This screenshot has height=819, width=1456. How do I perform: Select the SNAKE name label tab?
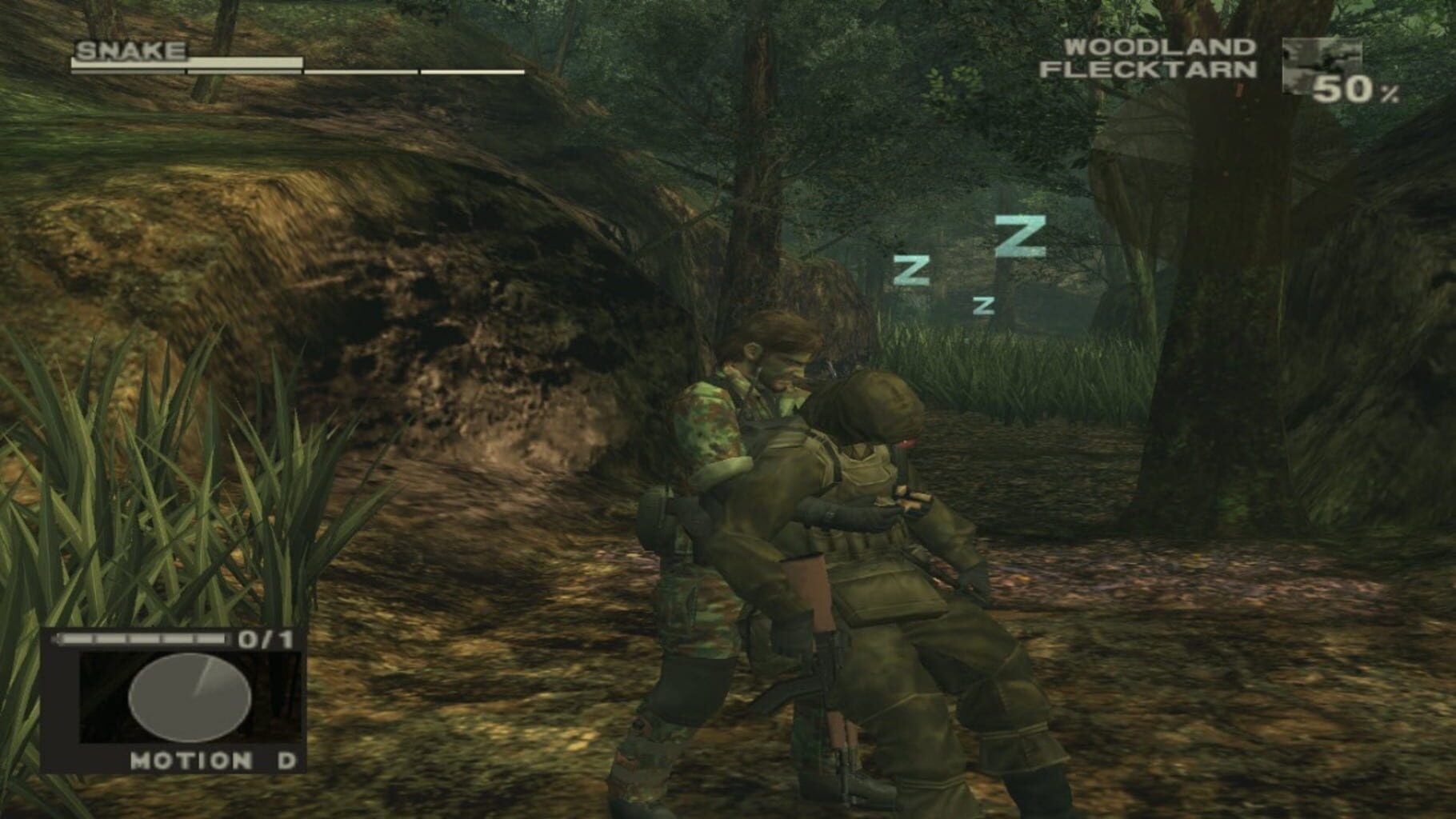pos(130,50)
